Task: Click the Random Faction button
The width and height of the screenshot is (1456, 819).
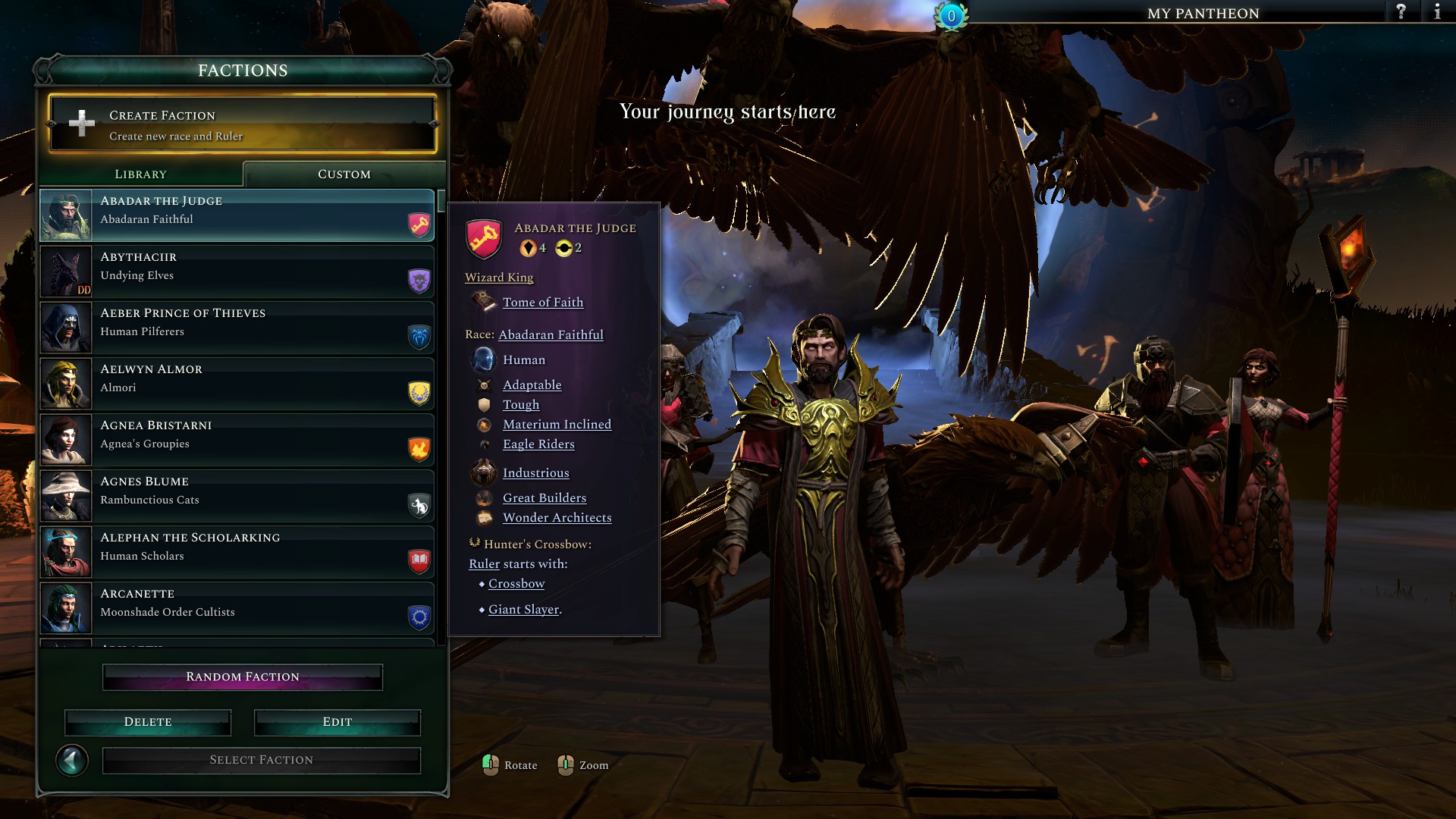Action: (x=242, y=676)
